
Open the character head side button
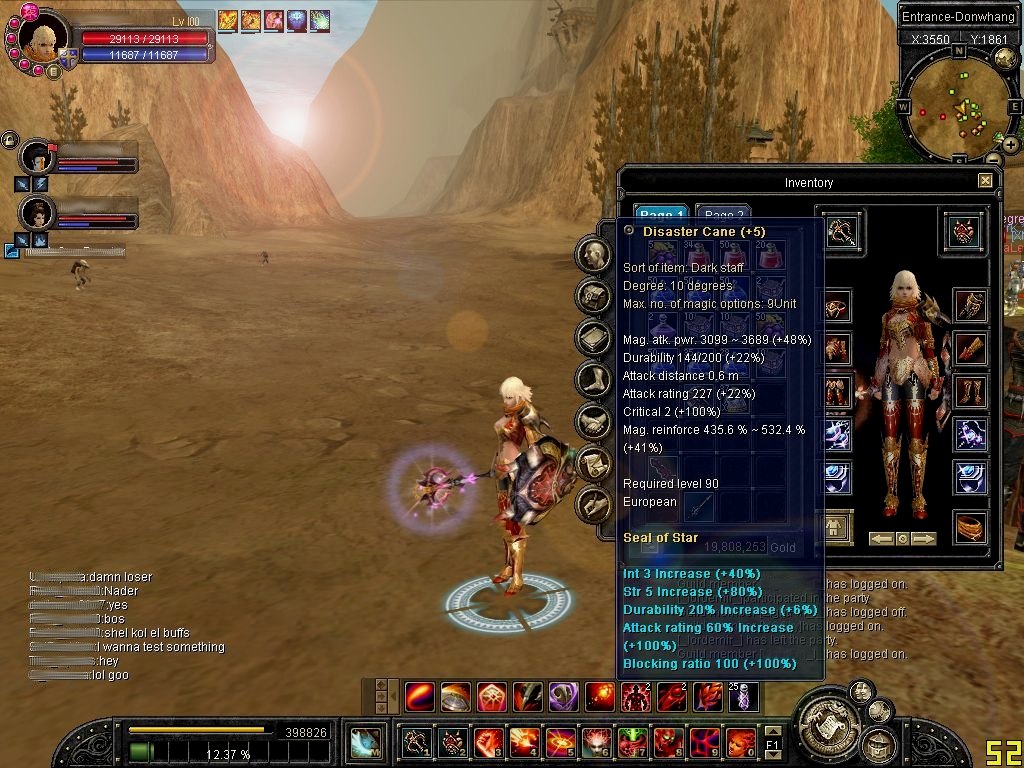594,254
